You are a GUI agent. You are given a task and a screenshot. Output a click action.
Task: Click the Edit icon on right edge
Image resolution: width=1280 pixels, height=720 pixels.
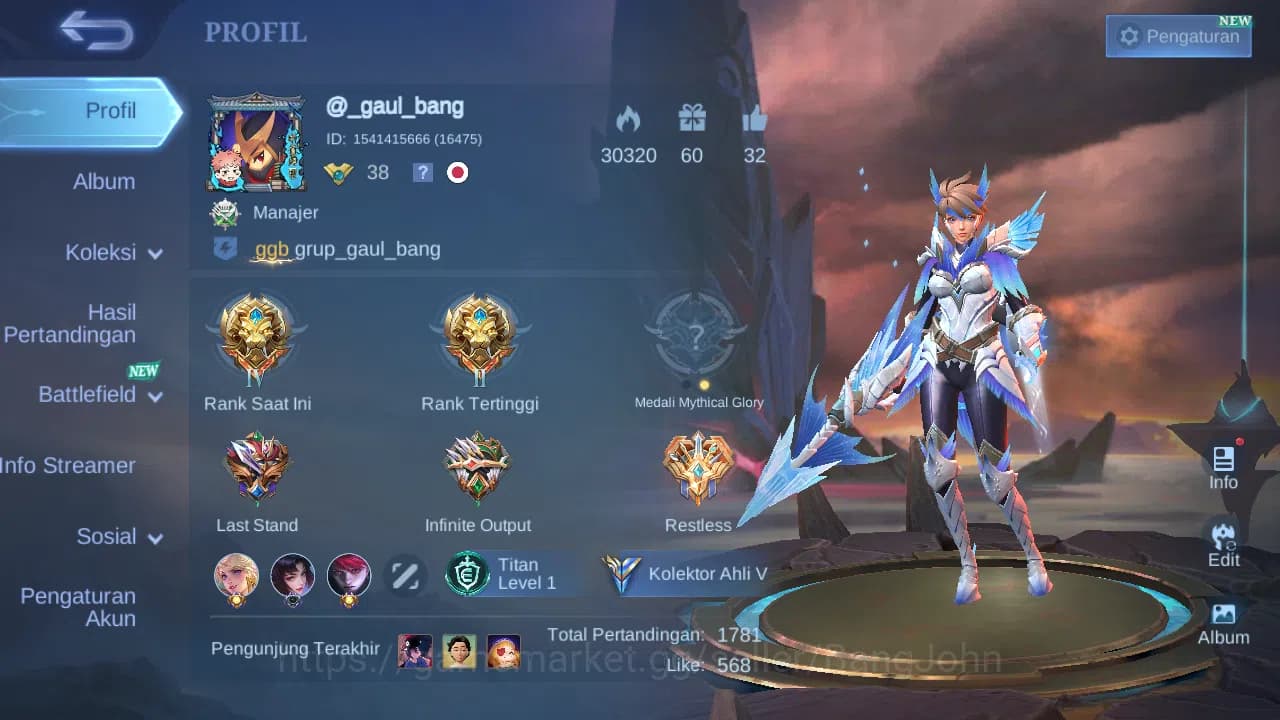[1224, 545]
